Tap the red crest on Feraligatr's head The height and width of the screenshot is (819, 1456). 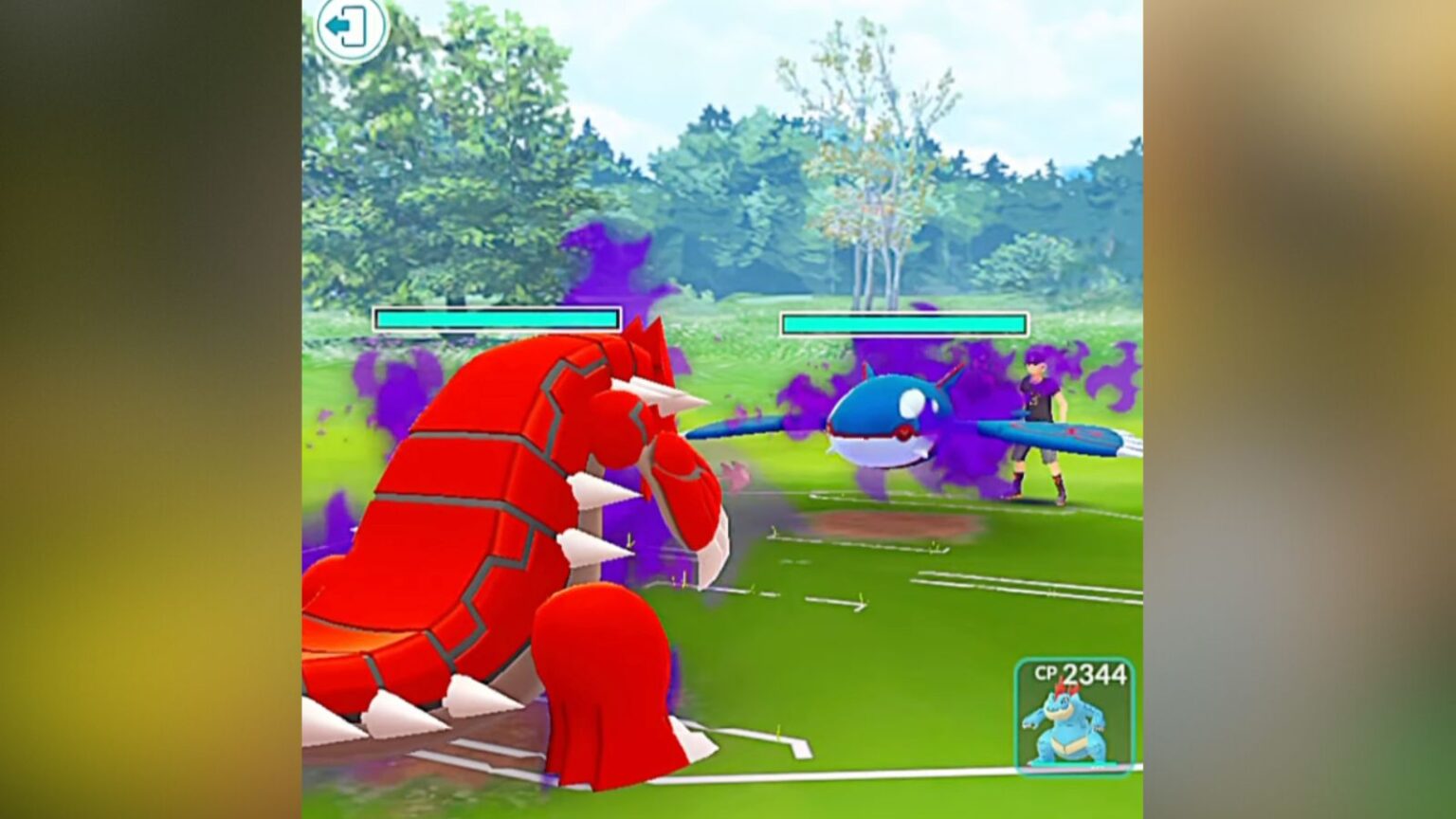tap(1064, 687)
